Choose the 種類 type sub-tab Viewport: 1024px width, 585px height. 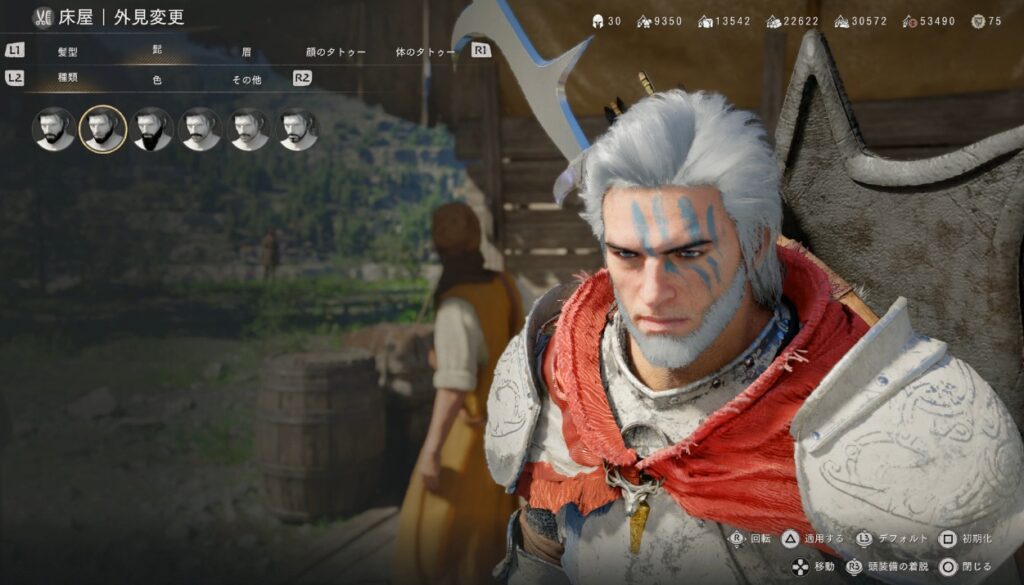(68, 79)
